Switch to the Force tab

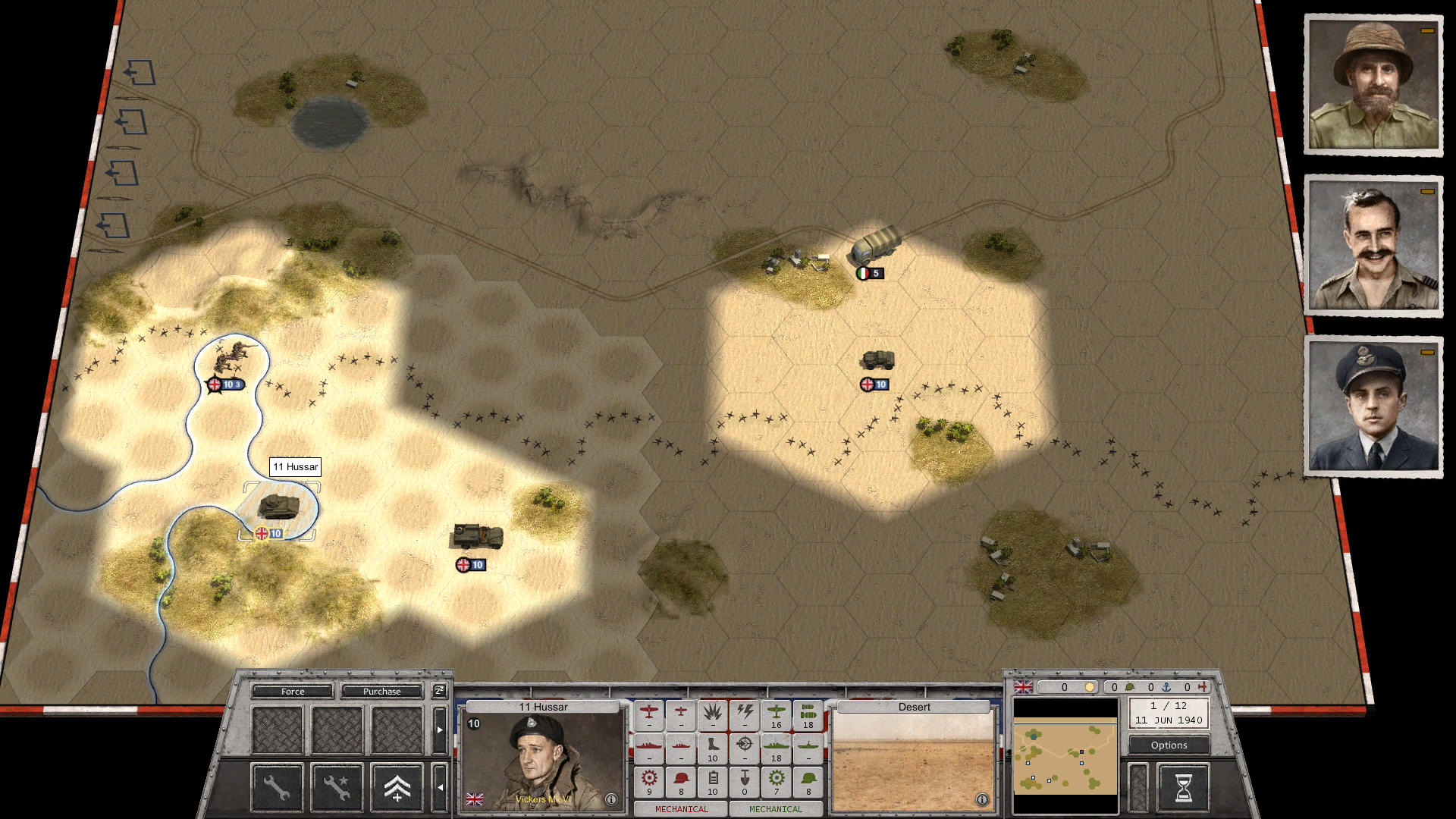click(x=292, y=691)
